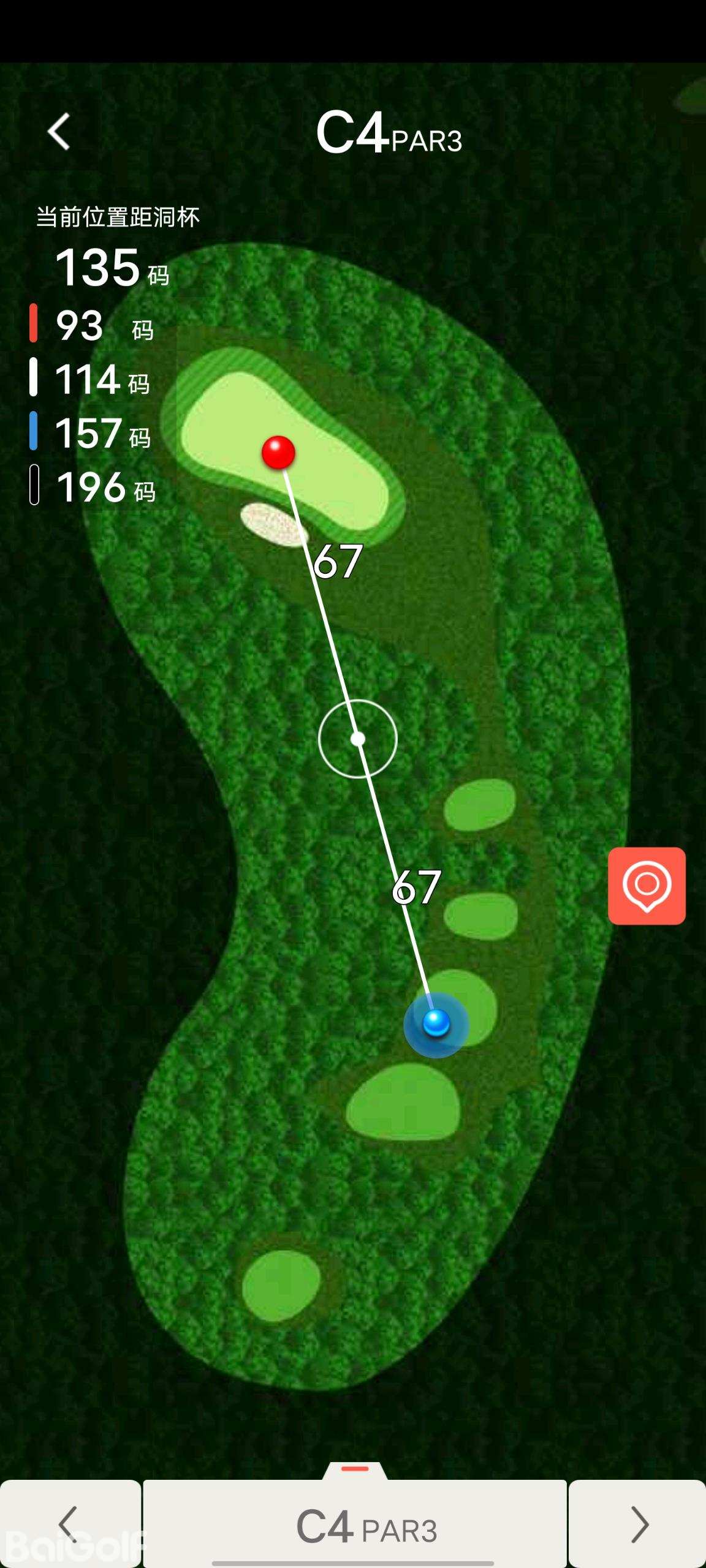Go back using the top-left arrow

click(59, 131)
